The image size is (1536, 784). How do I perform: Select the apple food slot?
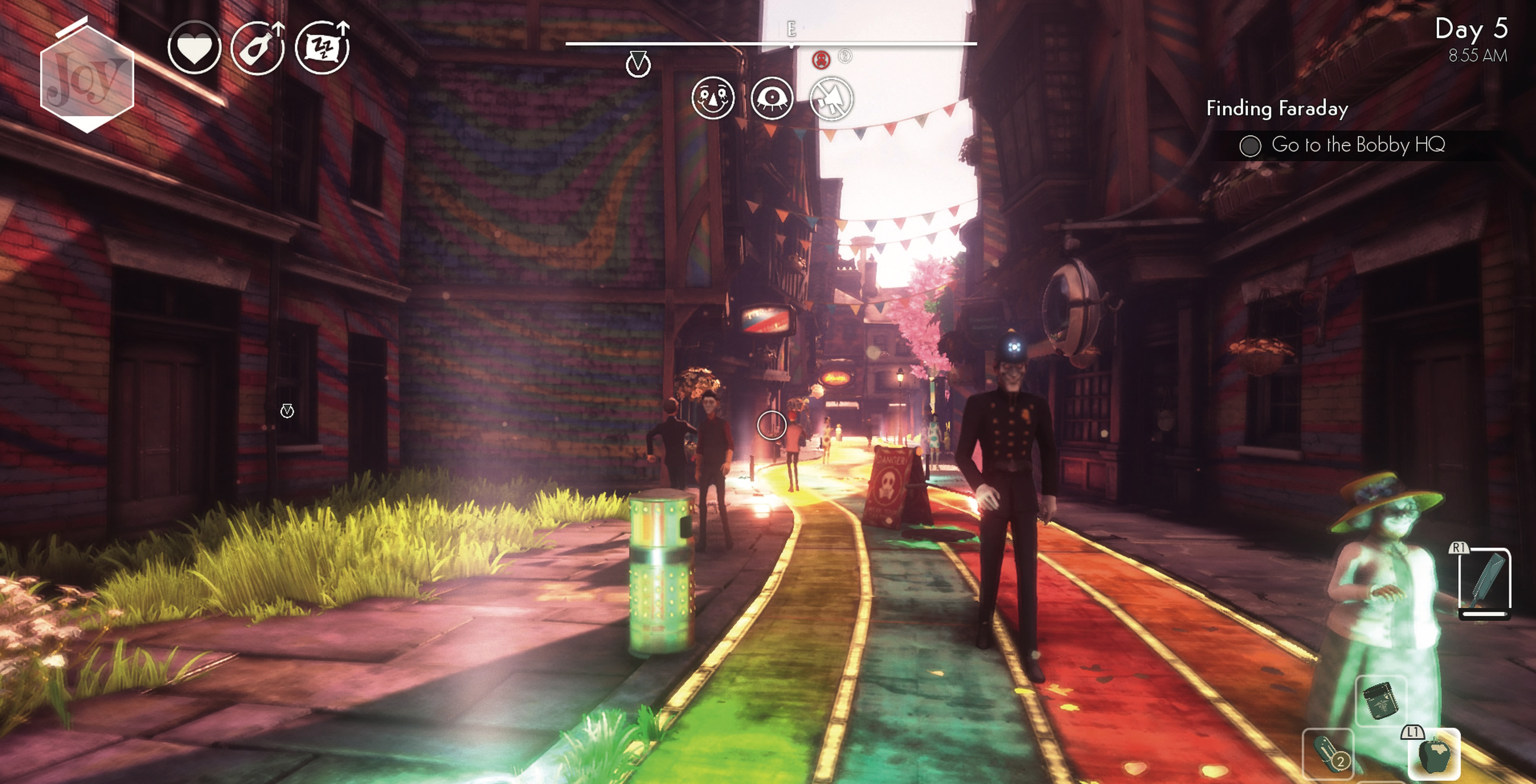tap(1434, 754)
